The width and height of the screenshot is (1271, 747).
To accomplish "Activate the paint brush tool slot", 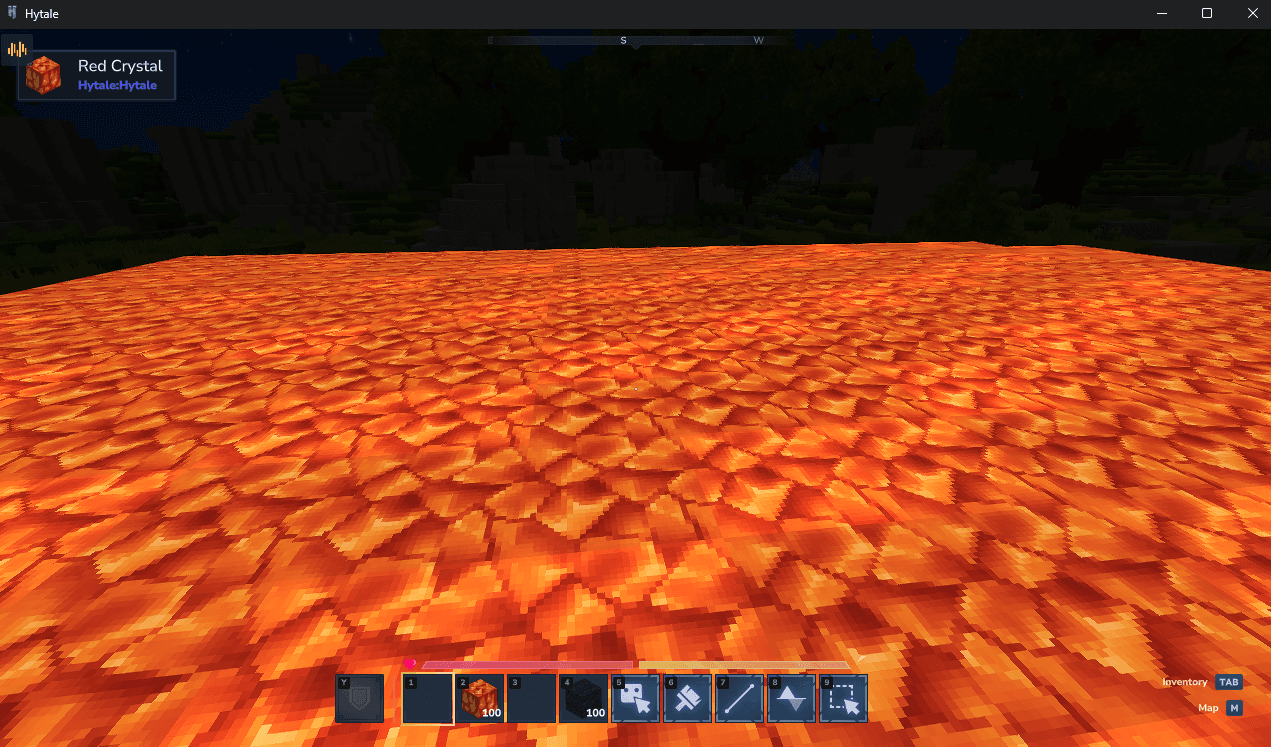I will [x=688, y=698].
